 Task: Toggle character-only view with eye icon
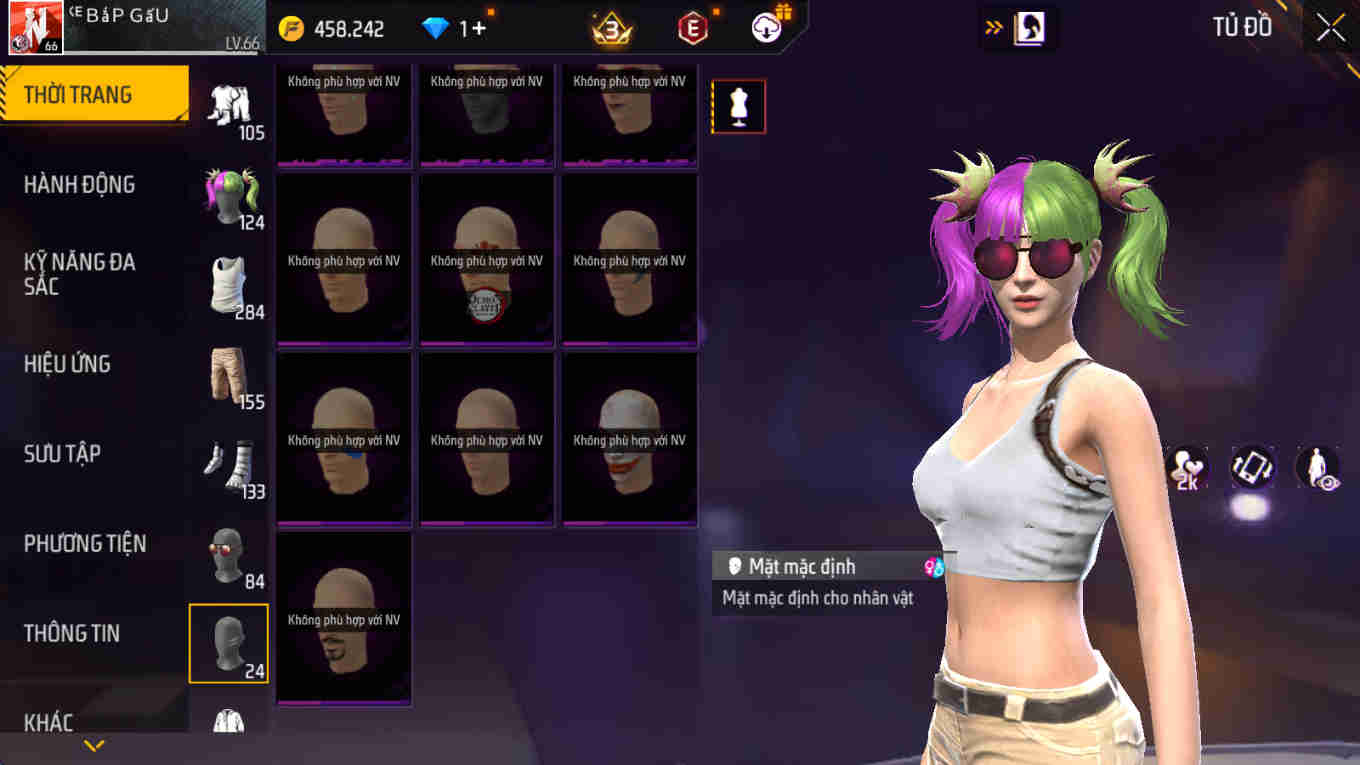[1318, 467]
